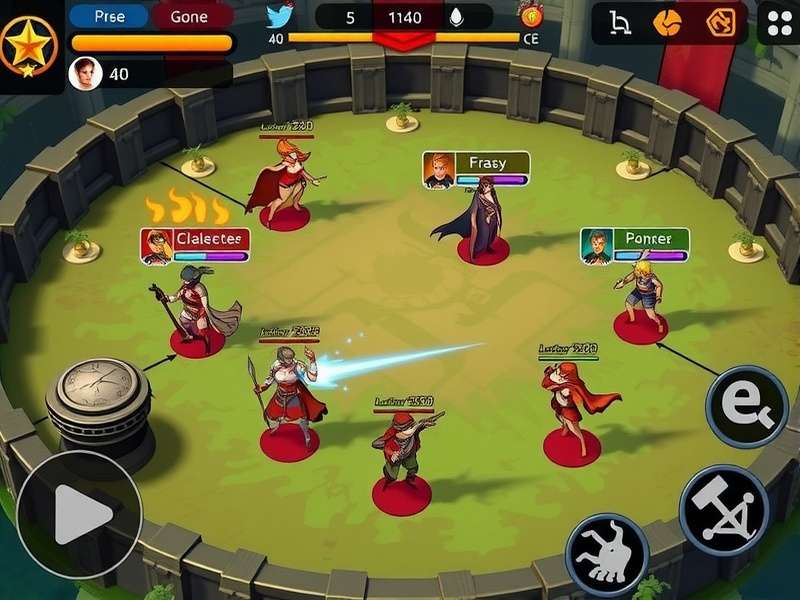Select the Ponter unit nameplate
Screen dimensions: 800x600
(634, 245)
